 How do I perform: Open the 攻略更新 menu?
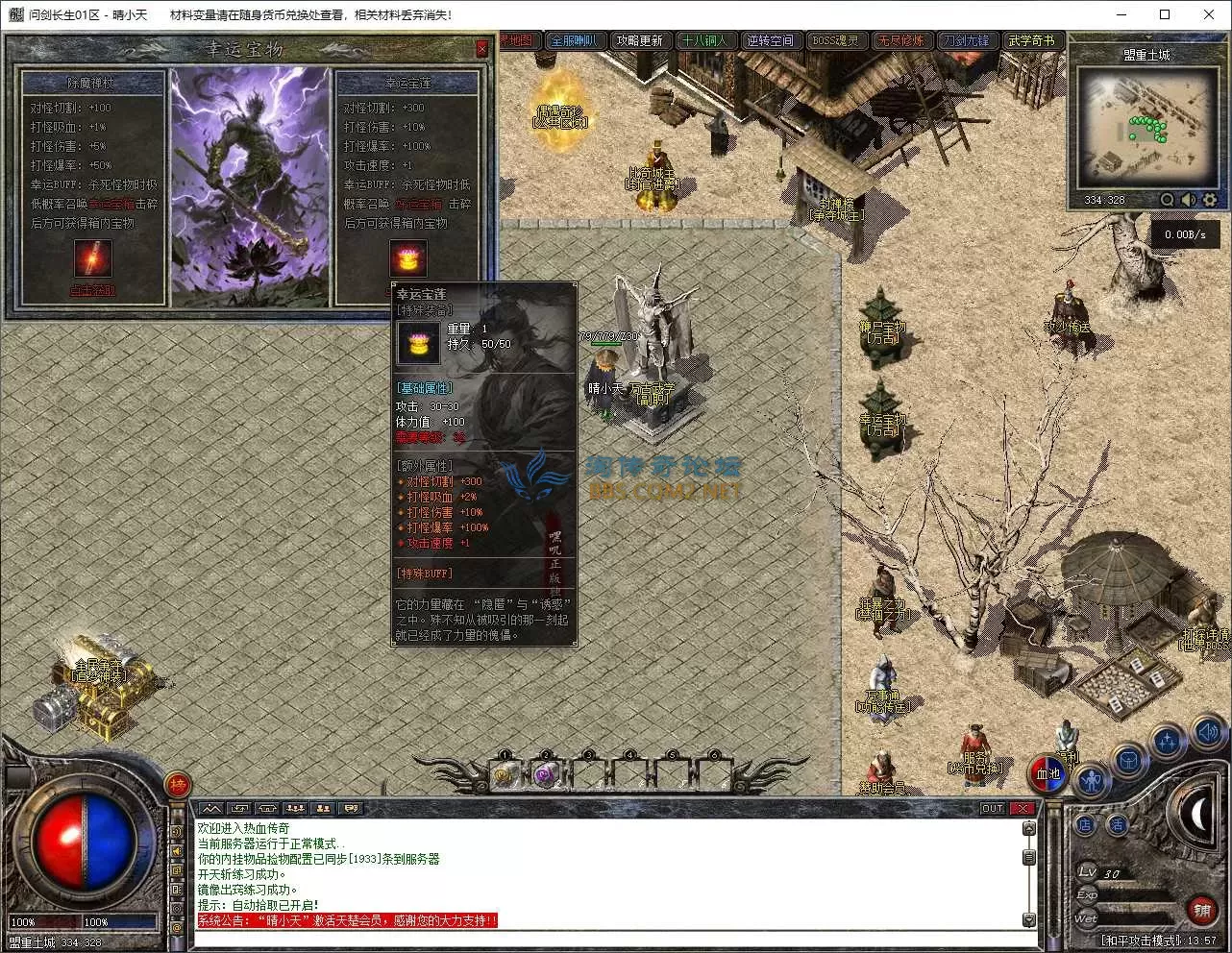[639, 40]
